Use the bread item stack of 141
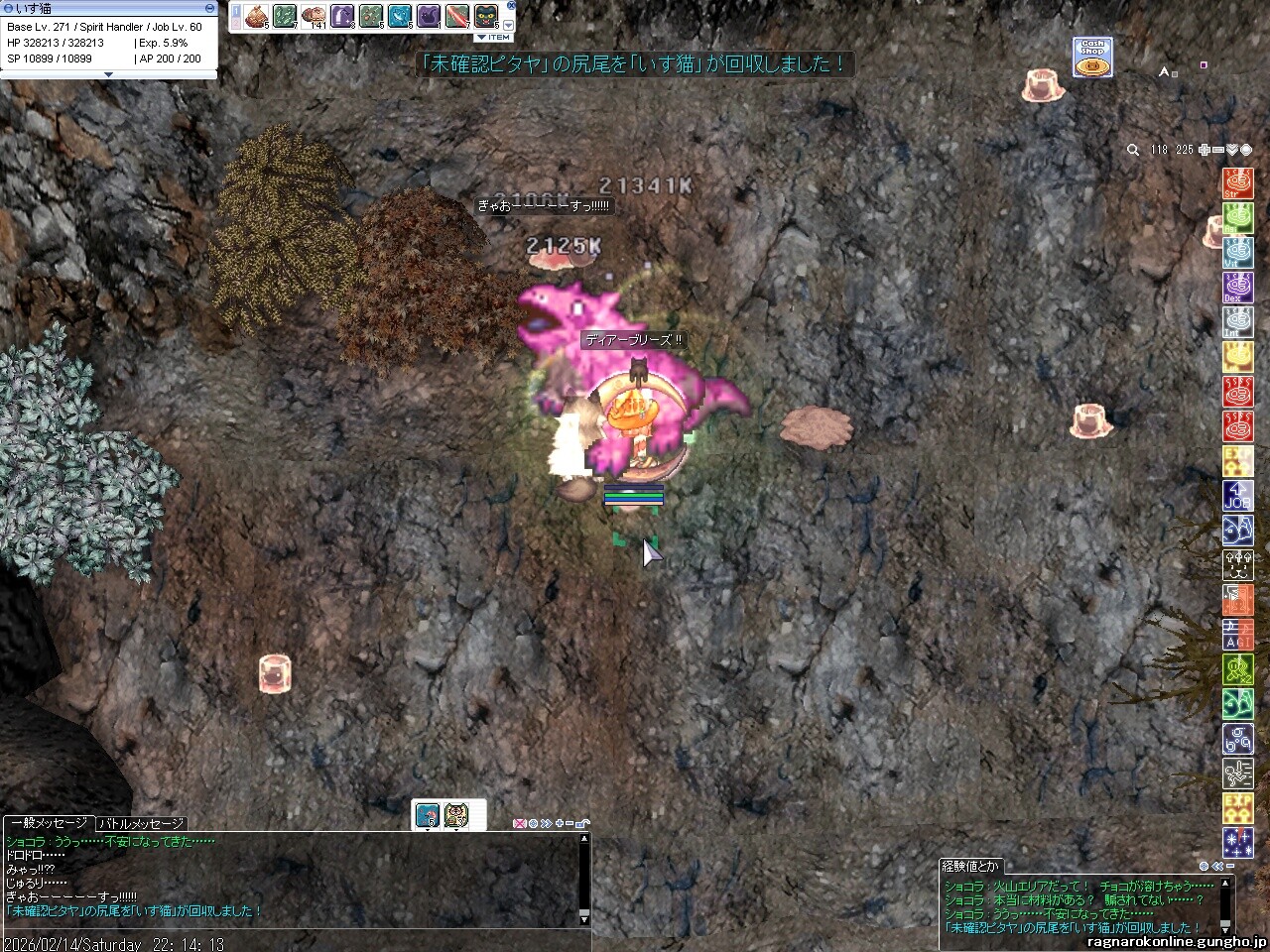This screenshot has width=1270, height=952. coord(314,16)
